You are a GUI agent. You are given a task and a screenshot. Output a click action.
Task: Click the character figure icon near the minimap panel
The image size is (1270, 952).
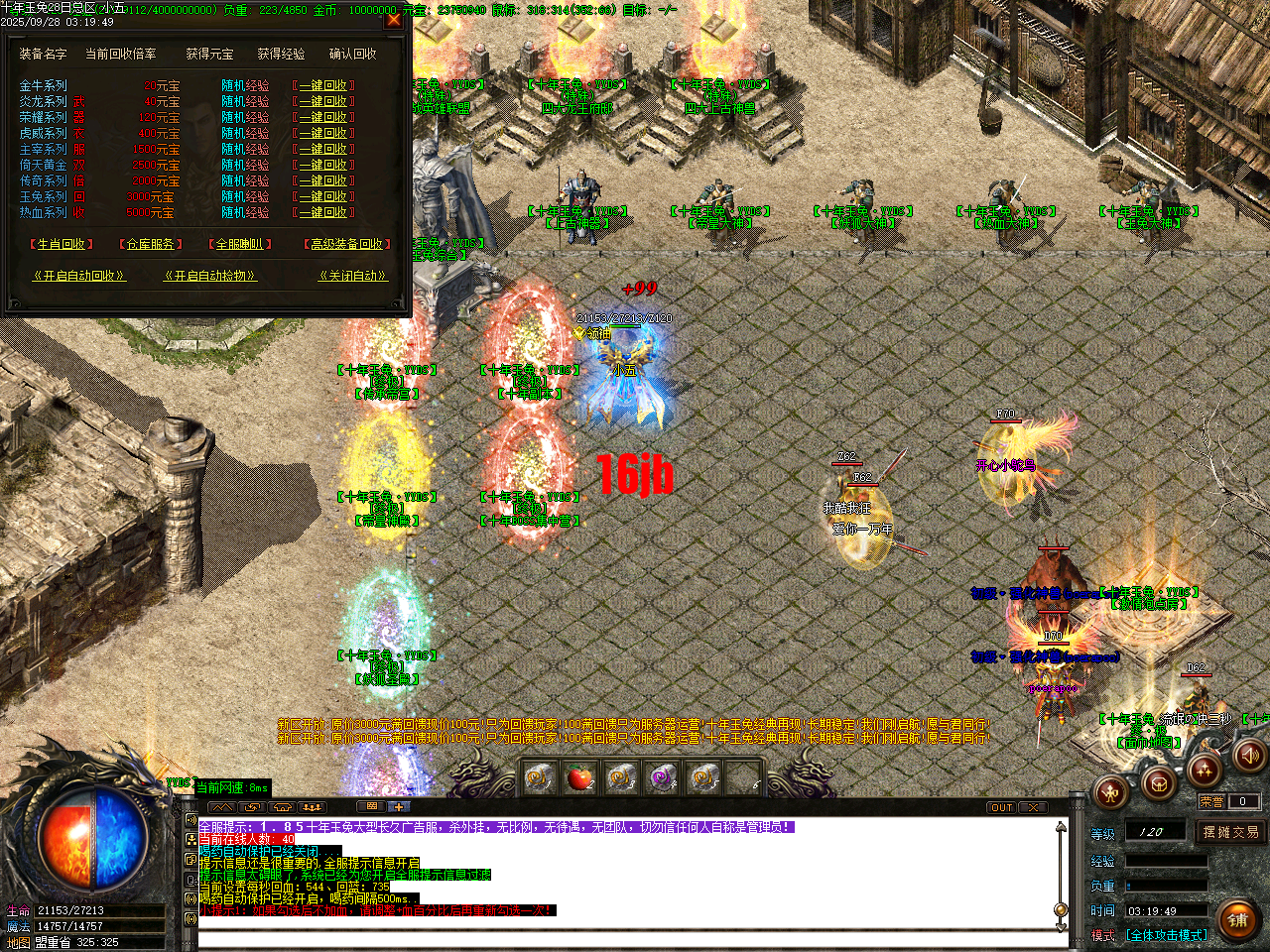1111,792
